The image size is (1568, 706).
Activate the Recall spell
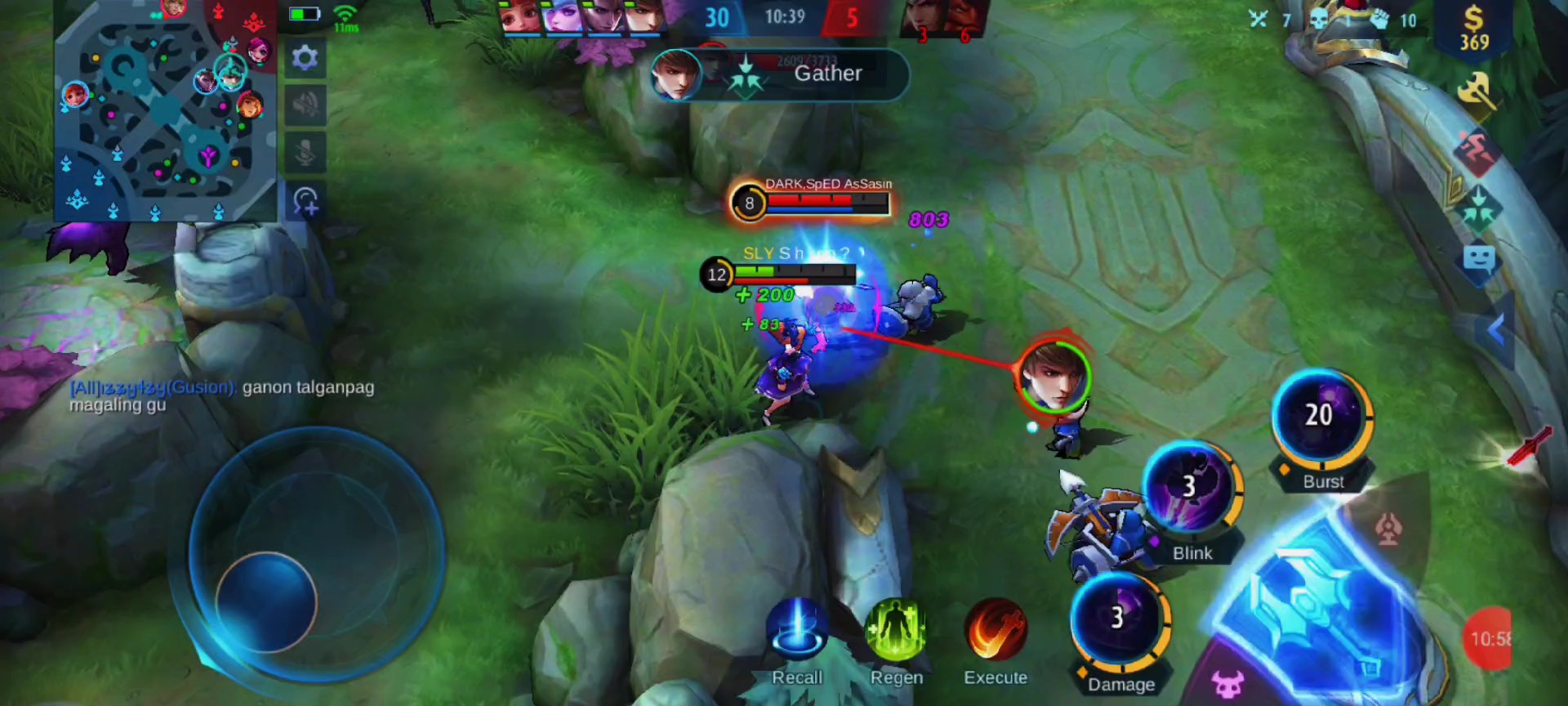click(796, 630)
